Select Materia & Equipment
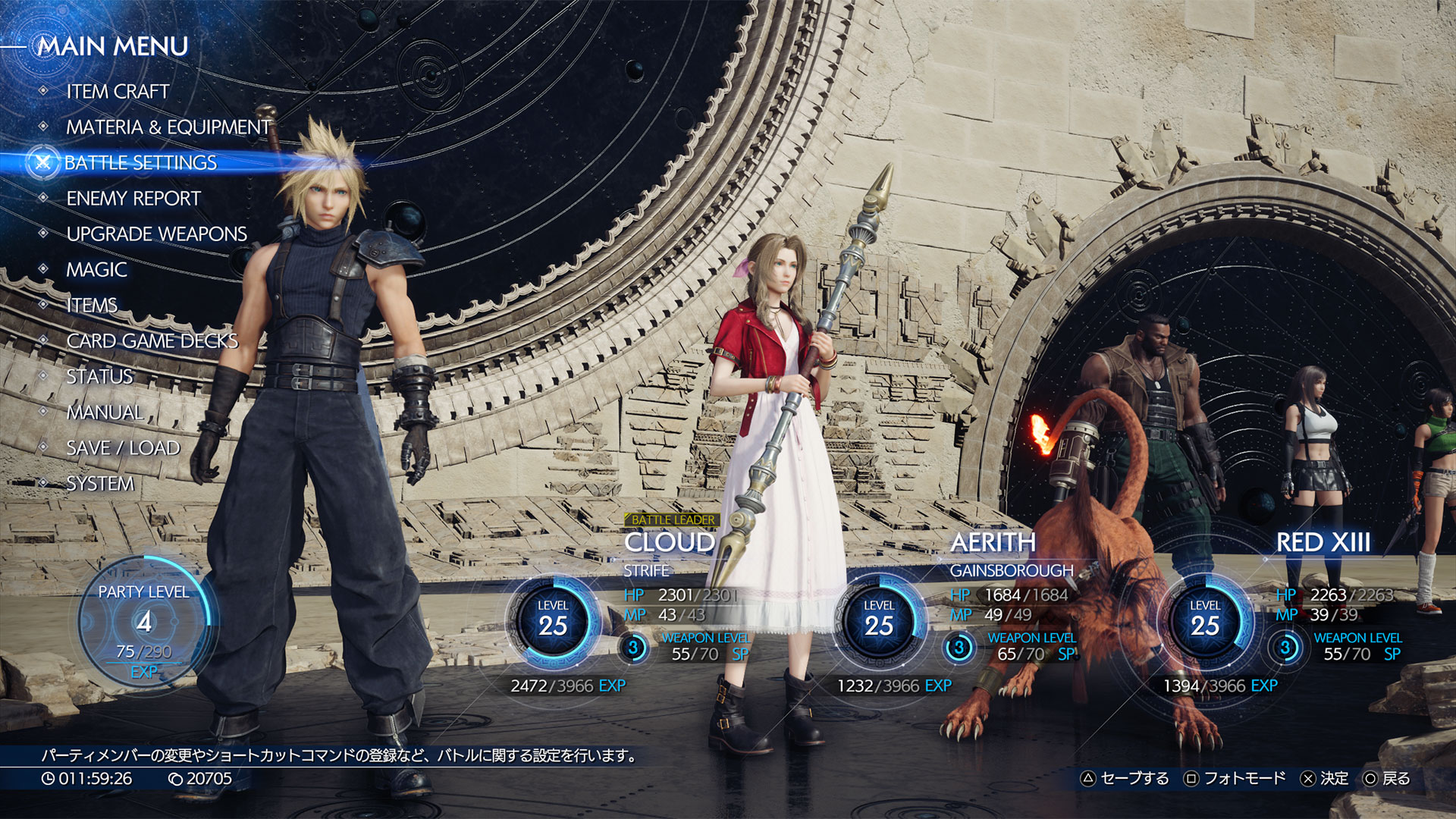The width and height of the screenshot is (1456, 819). (168, 127)
